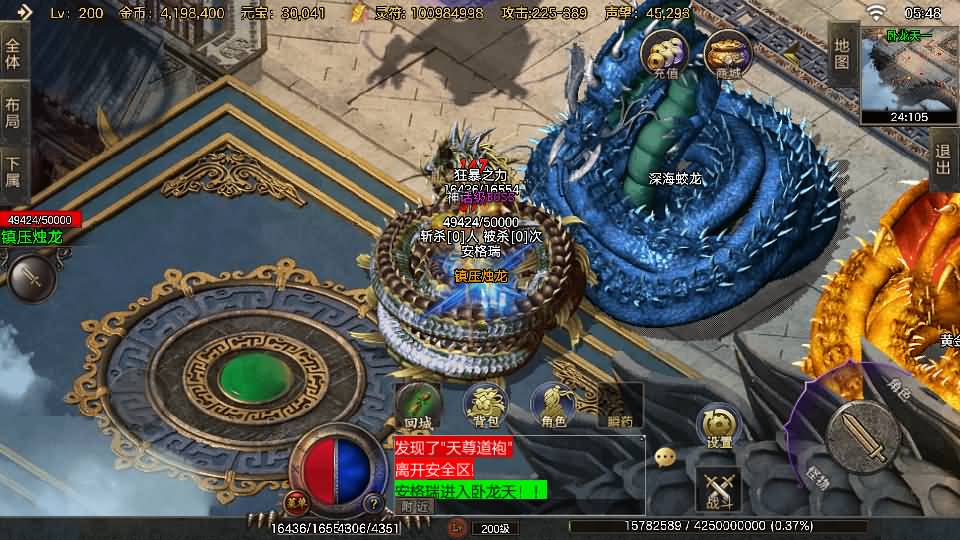960x540 pixels.
Task: Toggle the 战斗 crossed-swords combat button
Action: (x=719, y=488)
